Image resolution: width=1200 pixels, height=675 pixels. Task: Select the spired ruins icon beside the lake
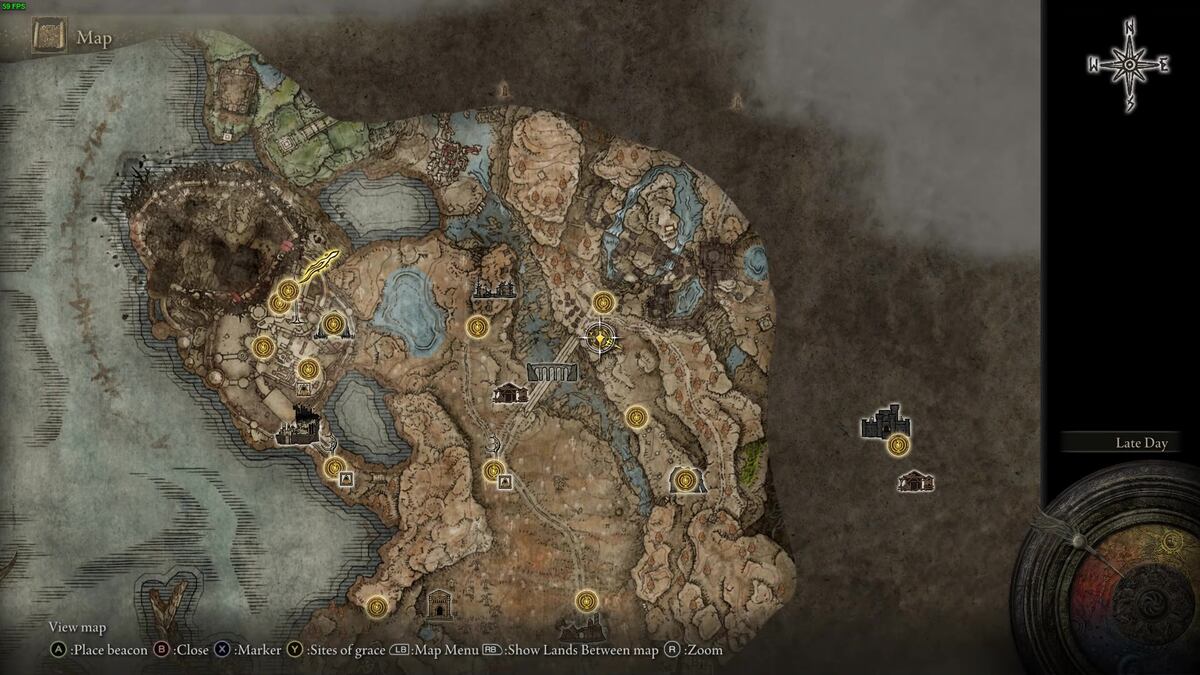tap(495, 288)
